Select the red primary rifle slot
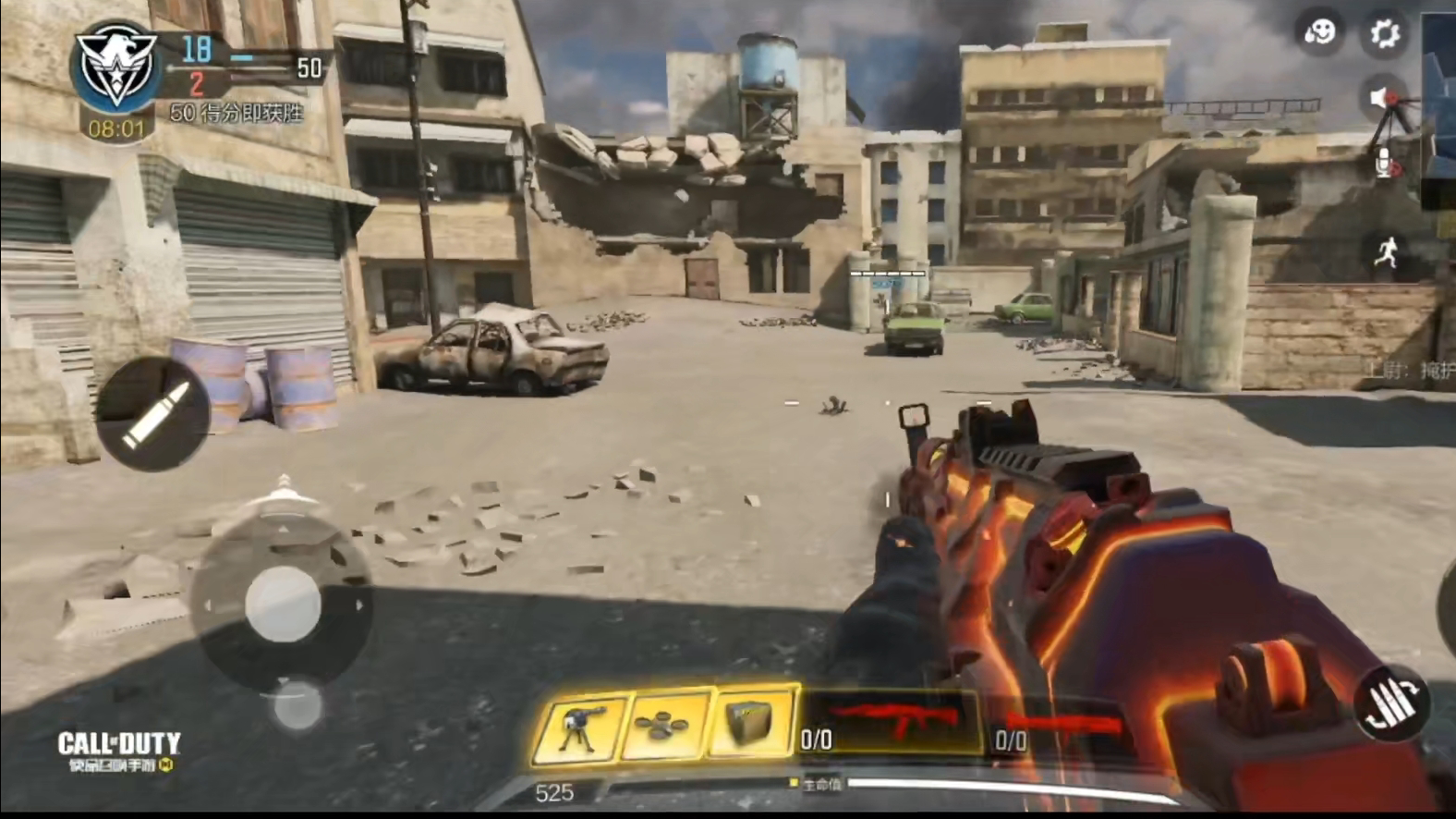Image resolution: width=1456 pixels, height=819 pixels. click(x=889, y=721)
